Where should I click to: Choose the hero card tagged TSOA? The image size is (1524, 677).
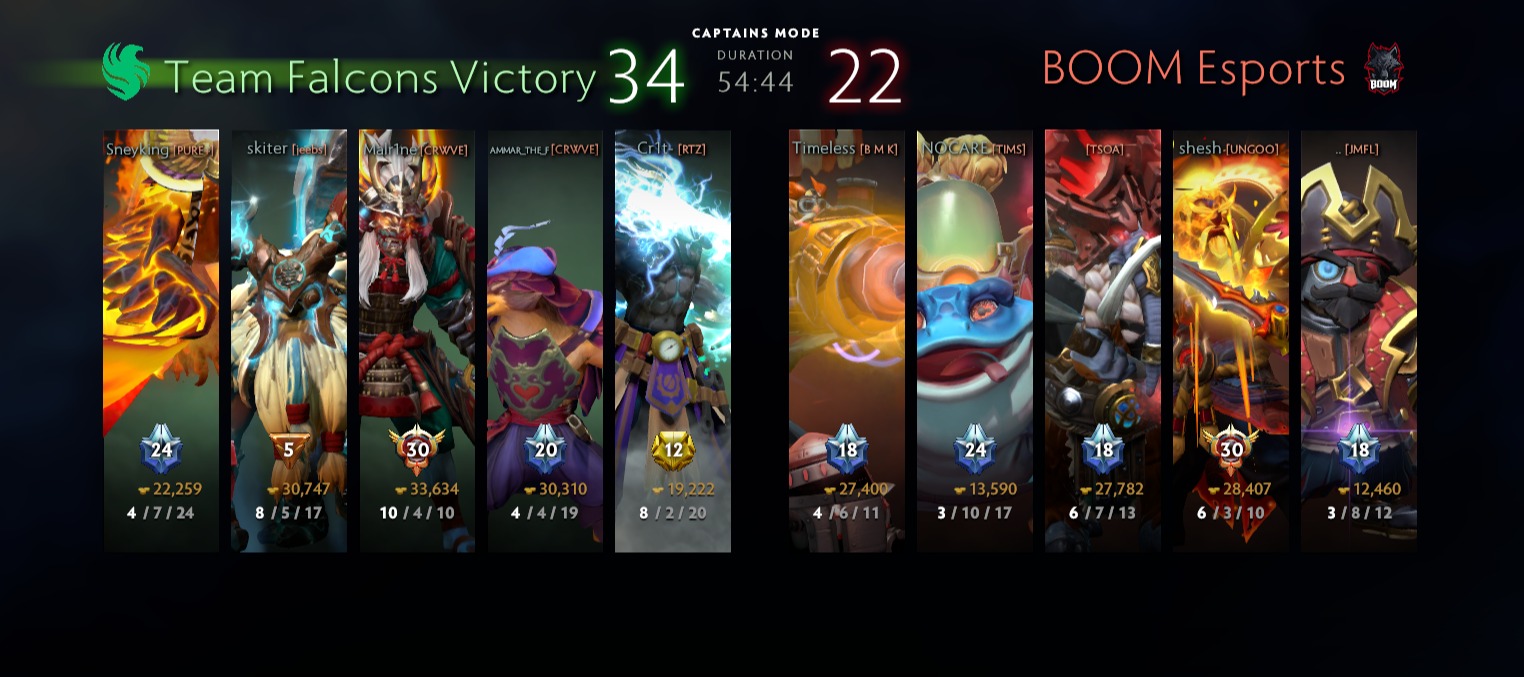1103,340
